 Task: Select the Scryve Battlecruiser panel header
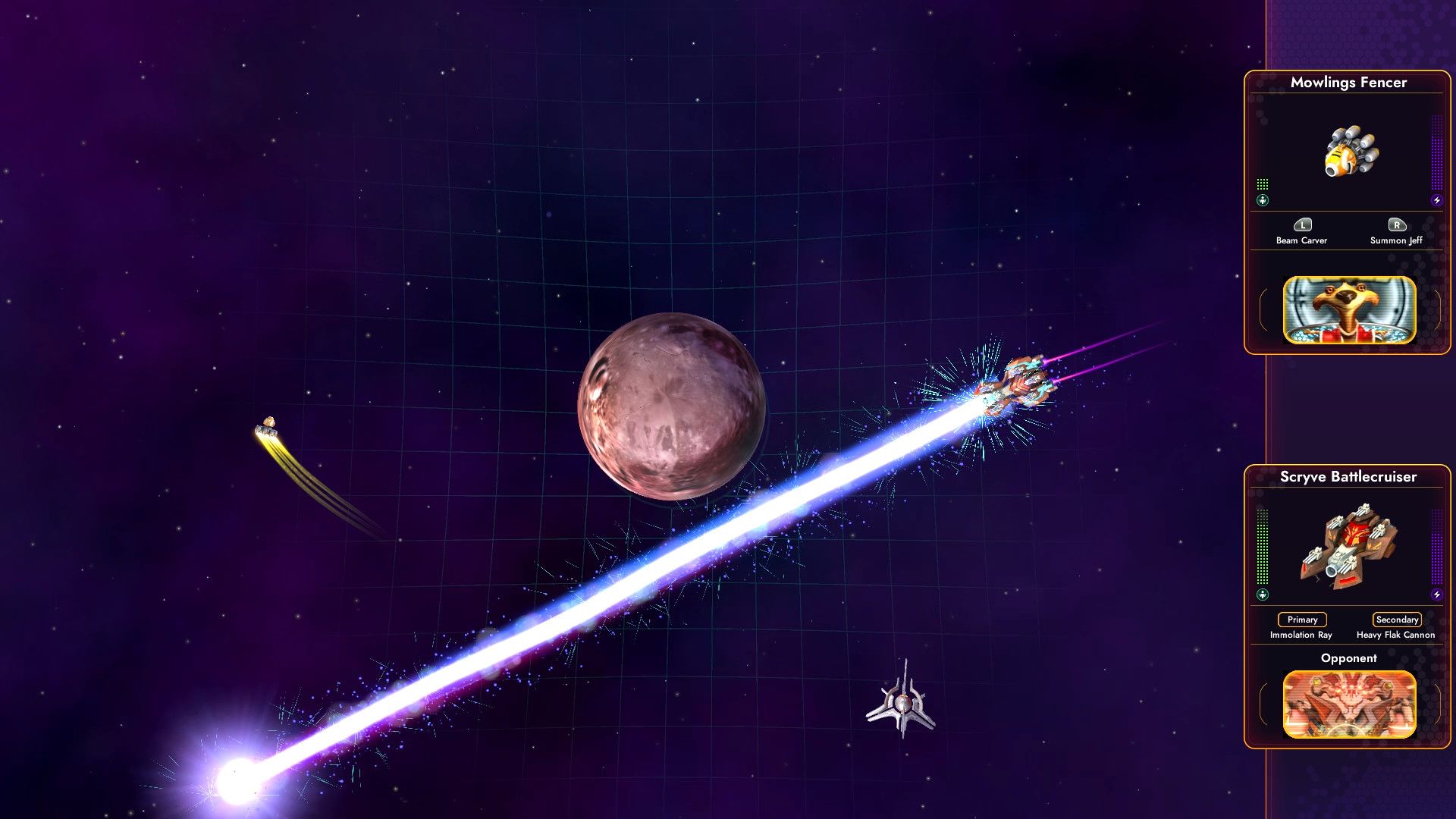(1349, 477)
